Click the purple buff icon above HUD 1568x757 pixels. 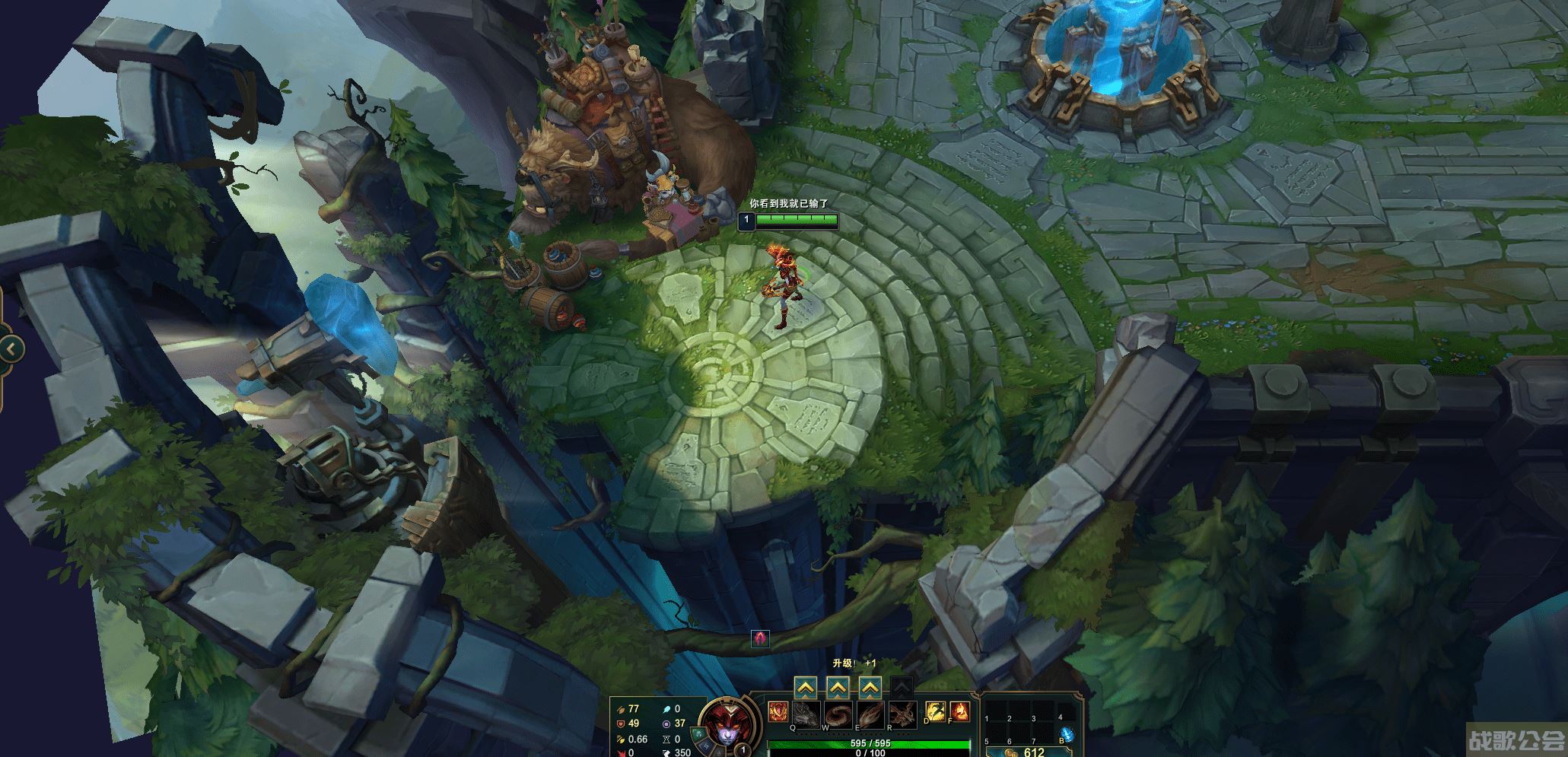pos(760,638)
